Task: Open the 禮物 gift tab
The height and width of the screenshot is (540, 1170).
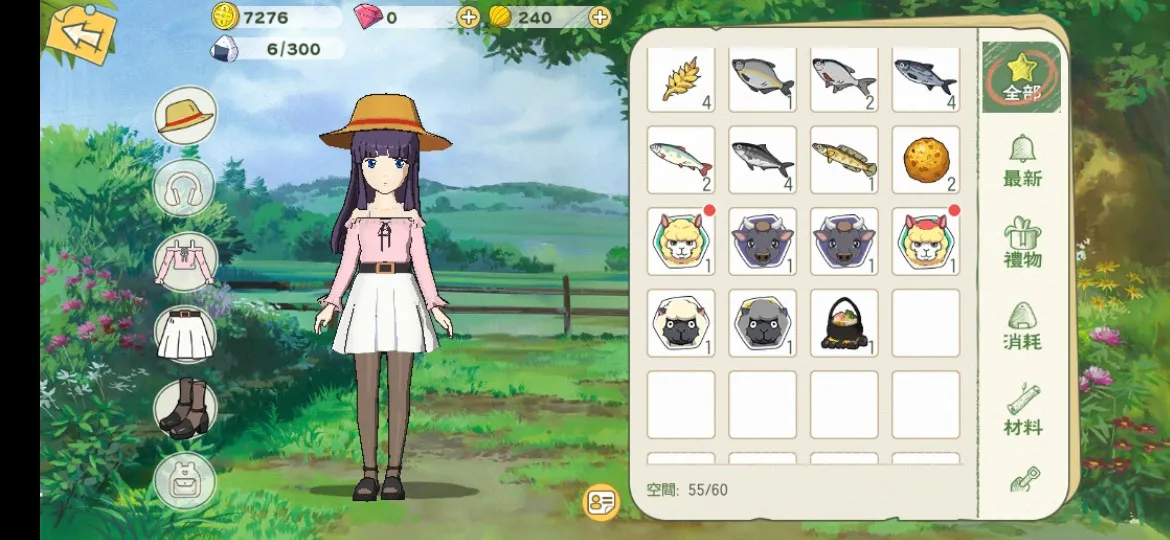Action: pyautogui.click(x=1022, y=243)
